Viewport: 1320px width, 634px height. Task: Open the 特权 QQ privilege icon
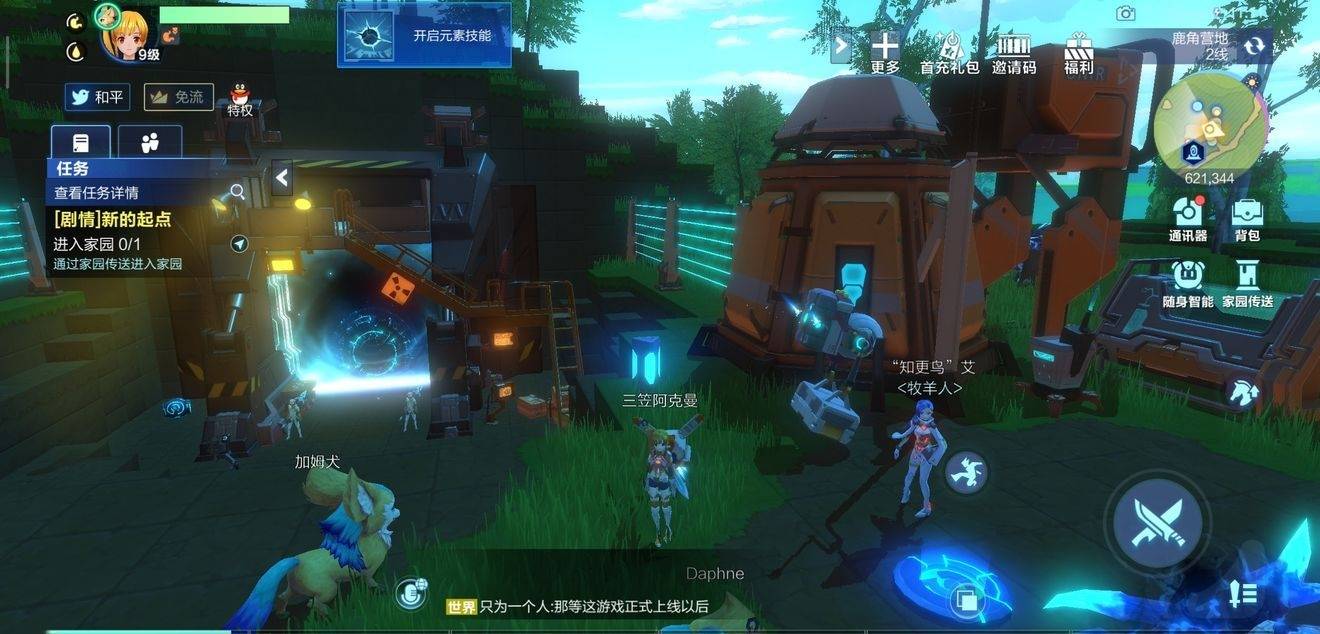[240, 99]
